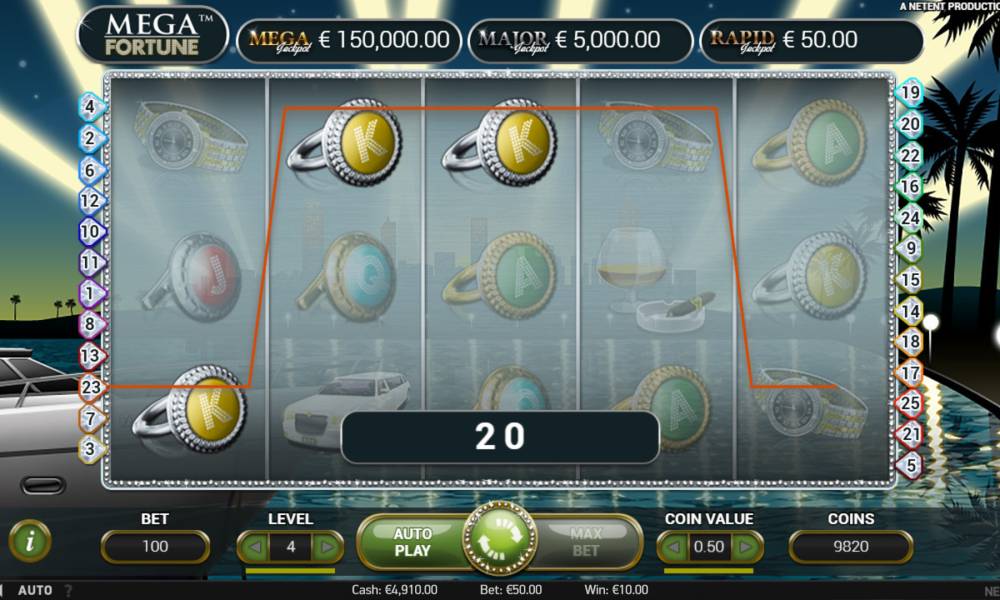Choose payline marker 19
Viewport: 1000px width, 600px height.
click(910, 93)
